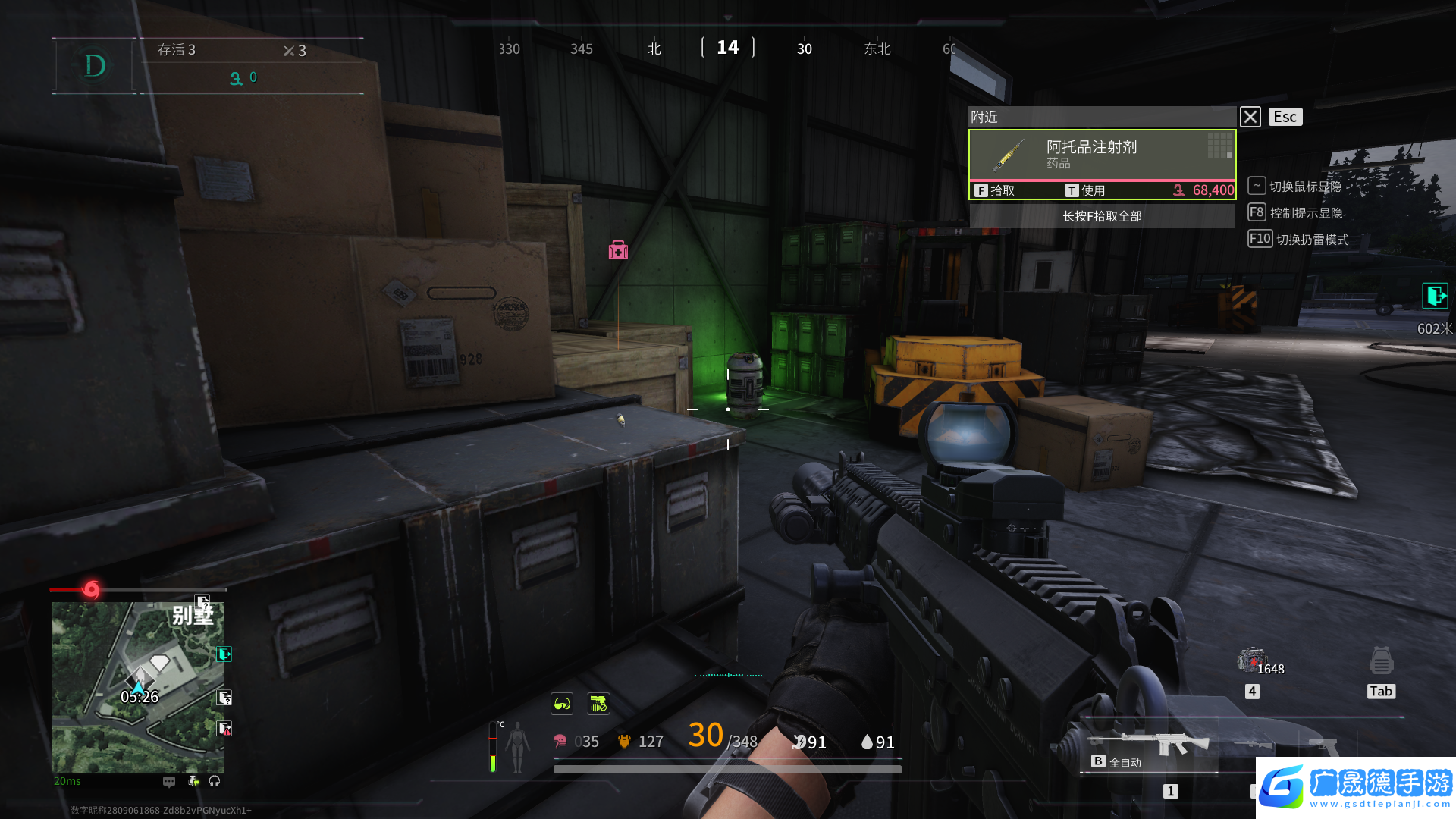Open the minimap
Screen dimensions: 1456x819
tap(137, 687)
